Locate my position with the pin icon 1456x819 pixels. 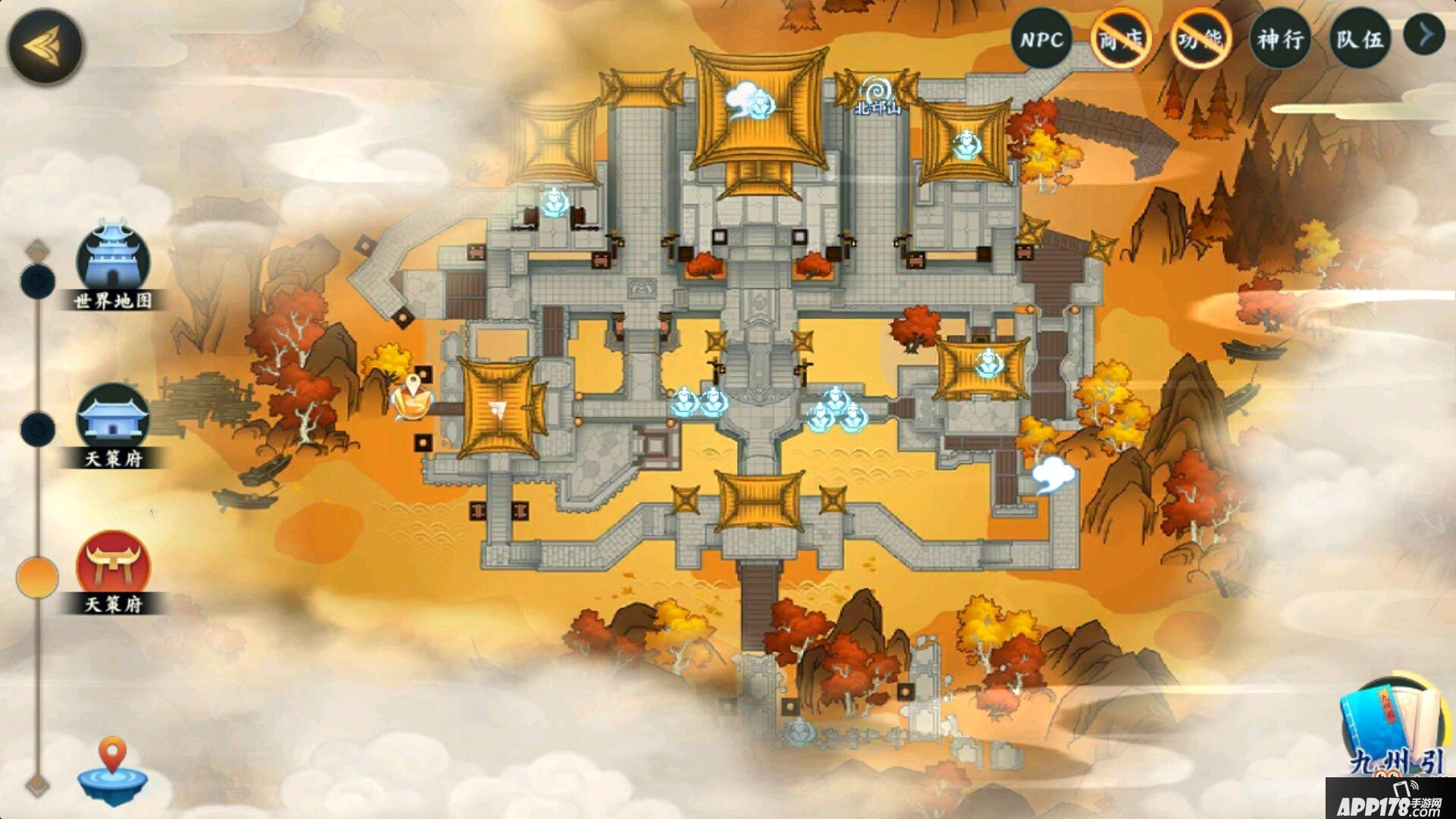pos(113,768)
